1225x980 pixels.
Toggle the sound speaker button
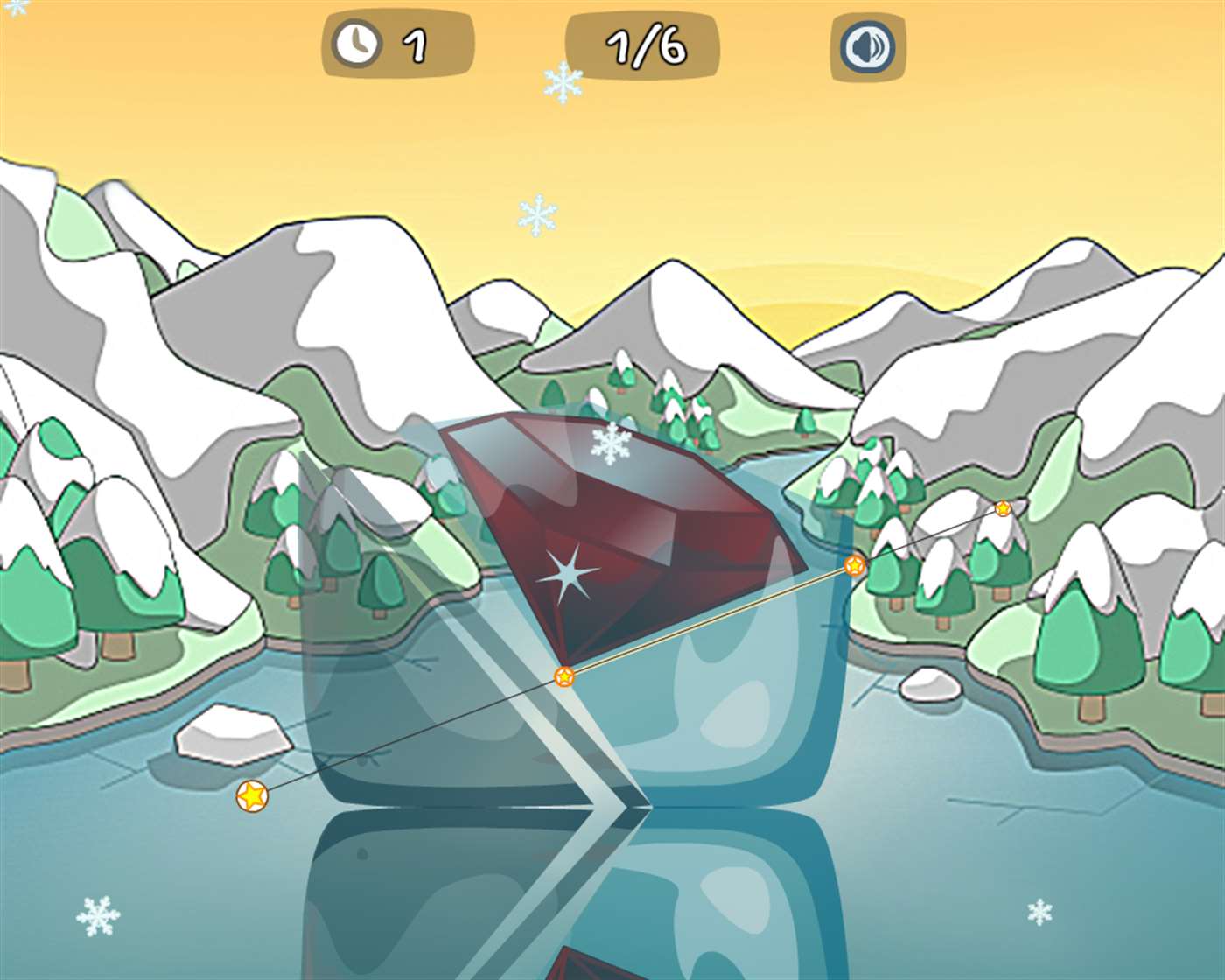(x=867, y=46)
